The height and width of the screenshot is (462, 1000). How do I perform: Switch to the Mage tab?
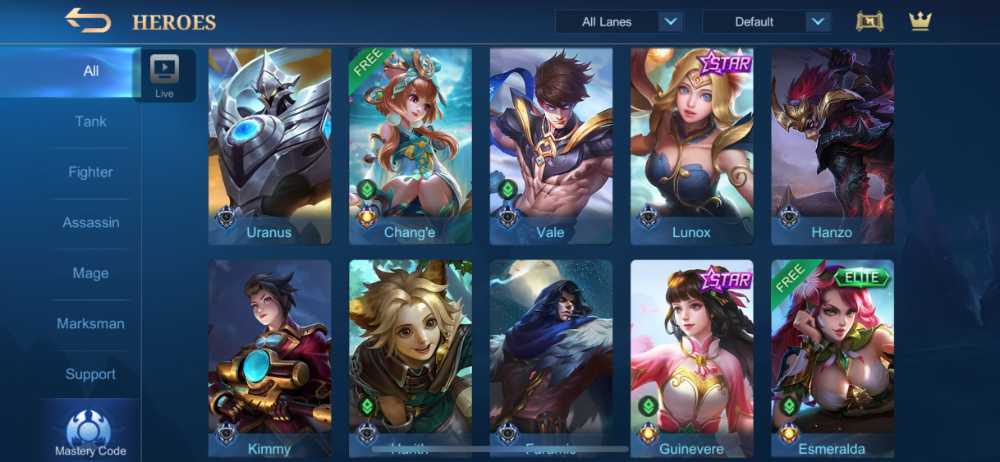tap(91, 273)
